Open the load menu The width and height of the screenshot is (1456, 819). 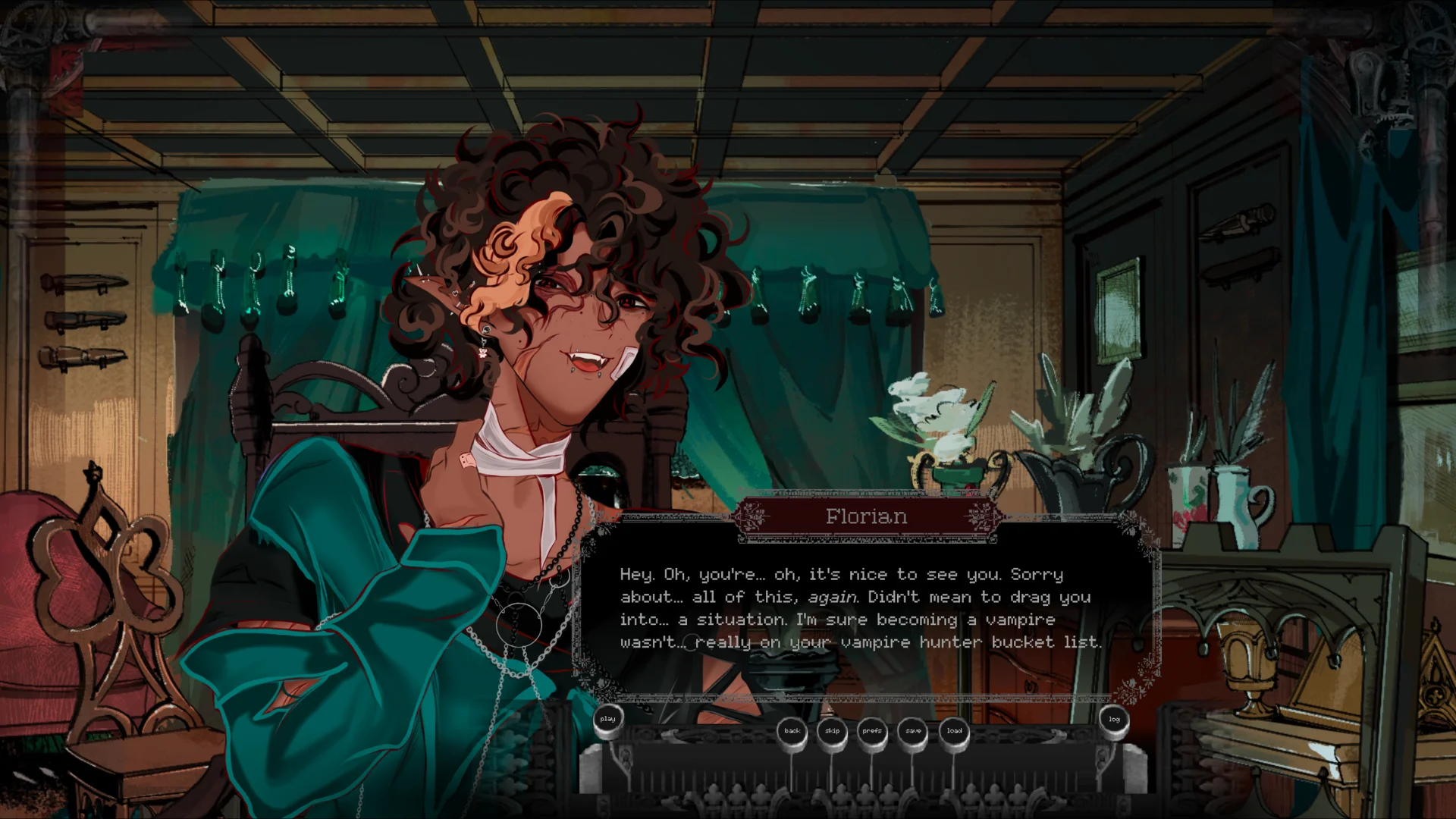pos(954,731)
